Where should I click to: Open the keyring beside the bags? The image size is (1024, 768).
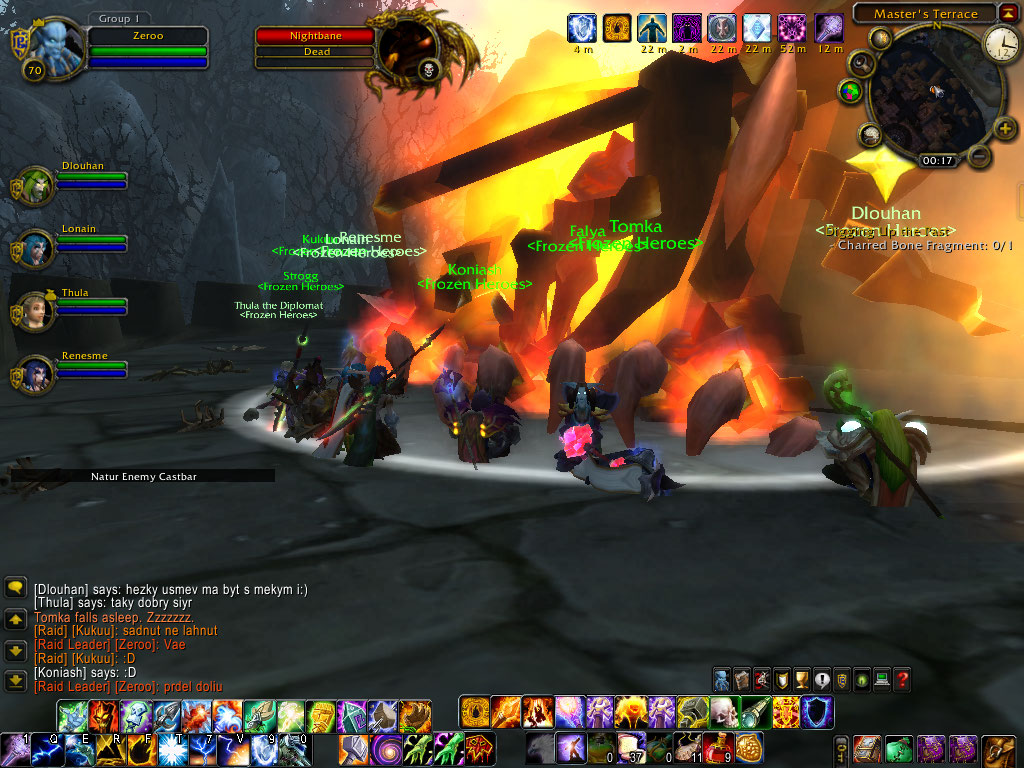coord(842,749)
